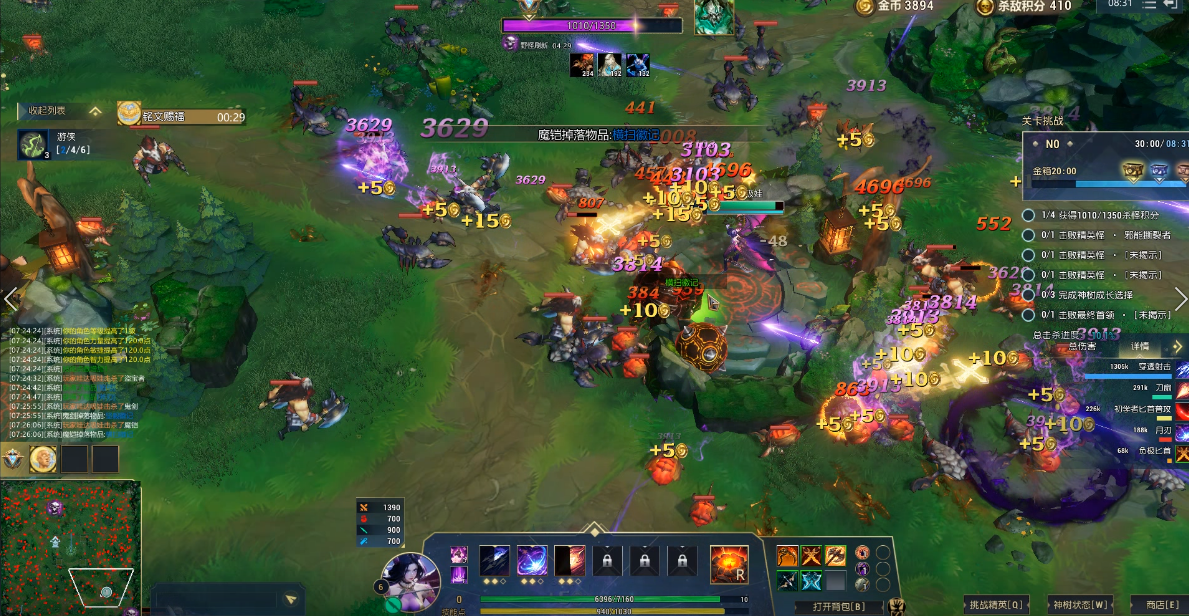Image resolution: width=1189 pixels, height=616 pixels.
Task: Expand the left edge arrow panel
Action: click(x=11, y=298)
